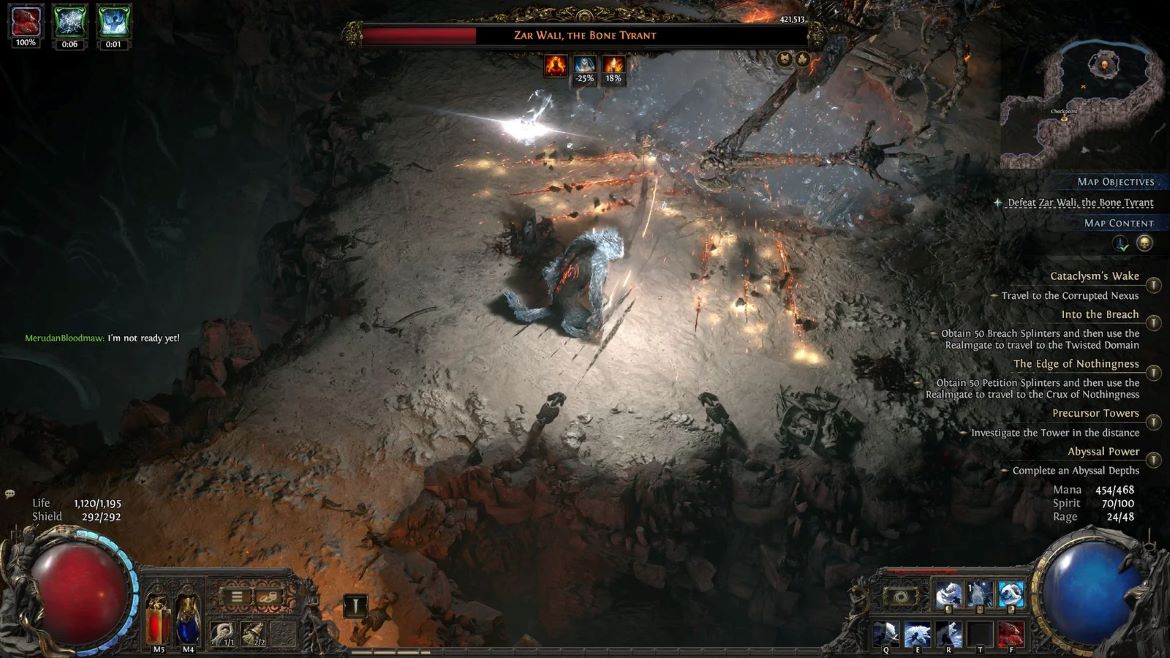Select The Edge of Nothingness quest
Image resolution: width=1170 pixels, height=658 pixels.
click(x=1076, y=364)
